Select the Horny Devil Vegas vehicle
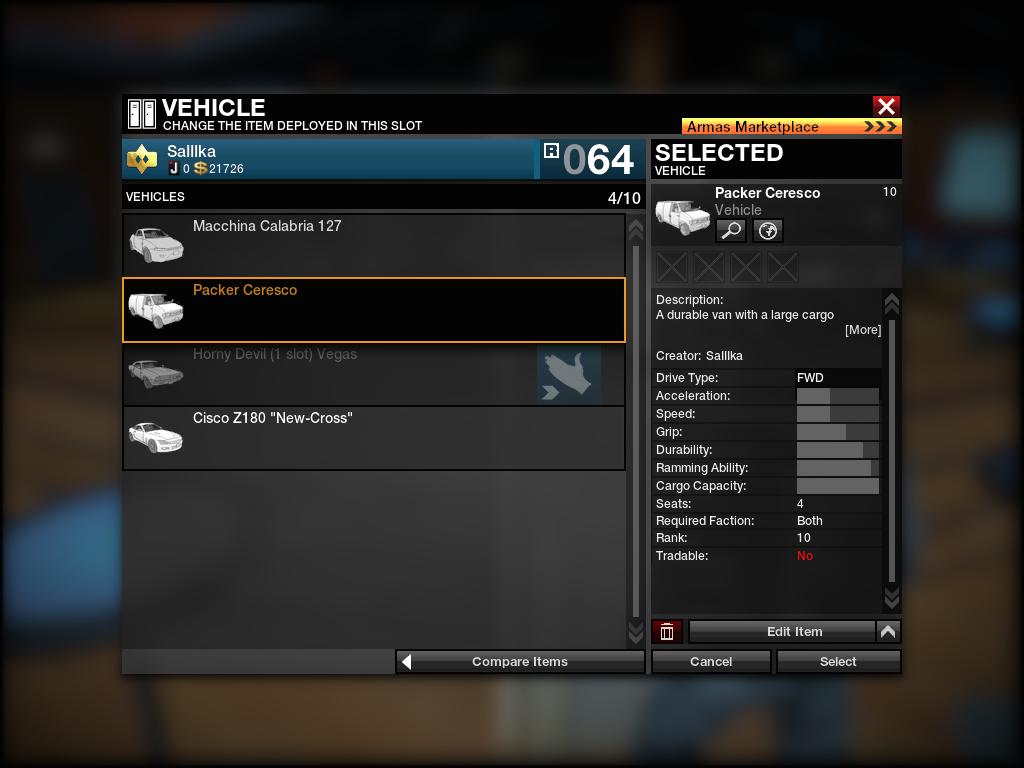This screenshot has width=1024, height=768. coord(373,374)
